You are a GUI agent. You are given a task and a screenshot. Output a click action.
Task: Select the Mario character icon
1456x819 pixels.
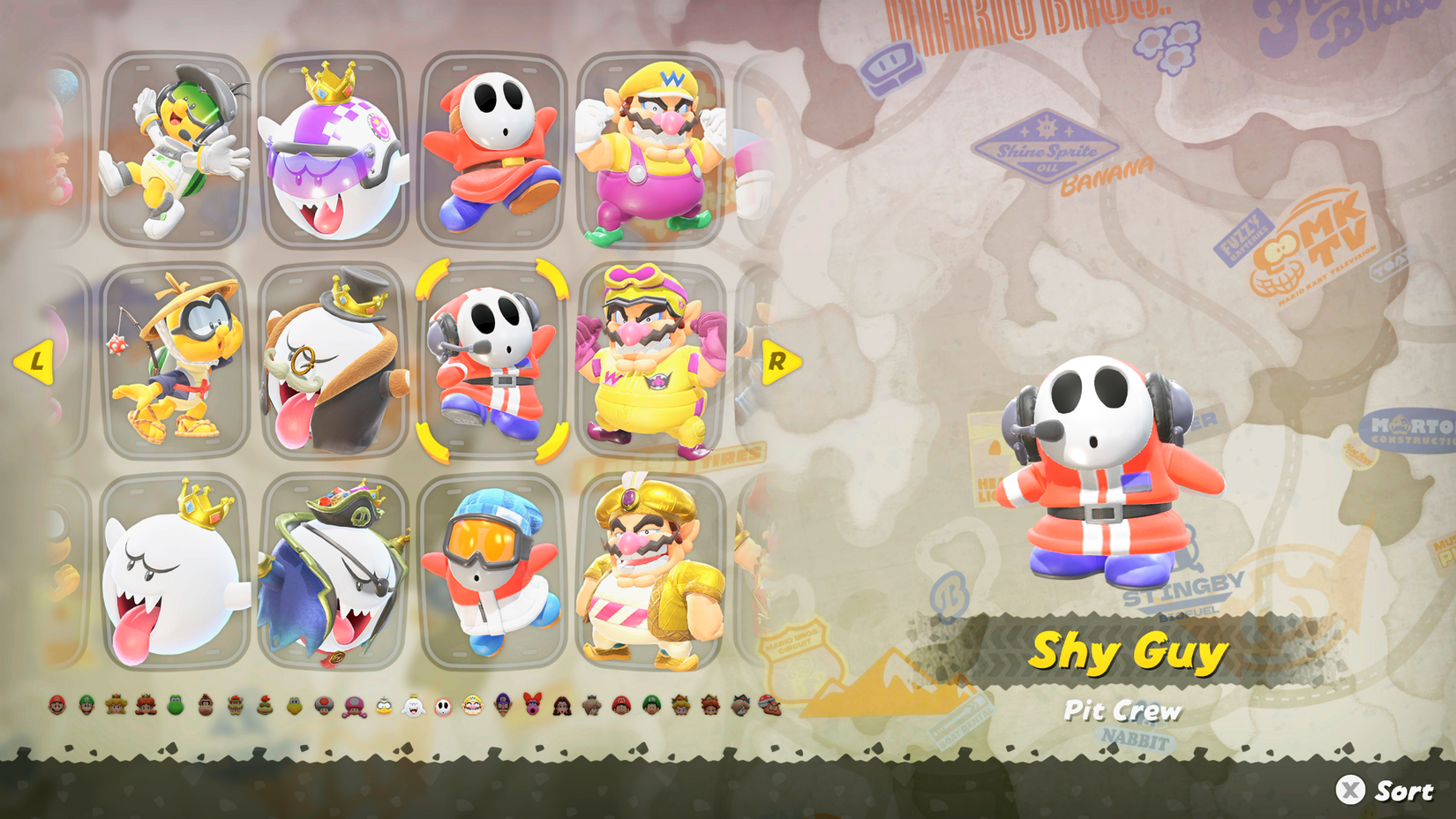tap(56, 706)
